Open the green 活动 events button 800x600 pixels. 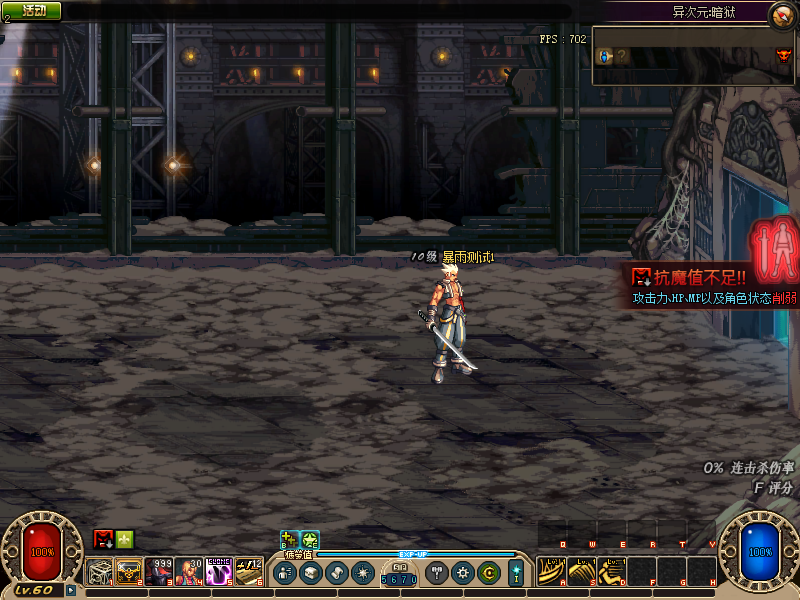(x=32, y=10)
